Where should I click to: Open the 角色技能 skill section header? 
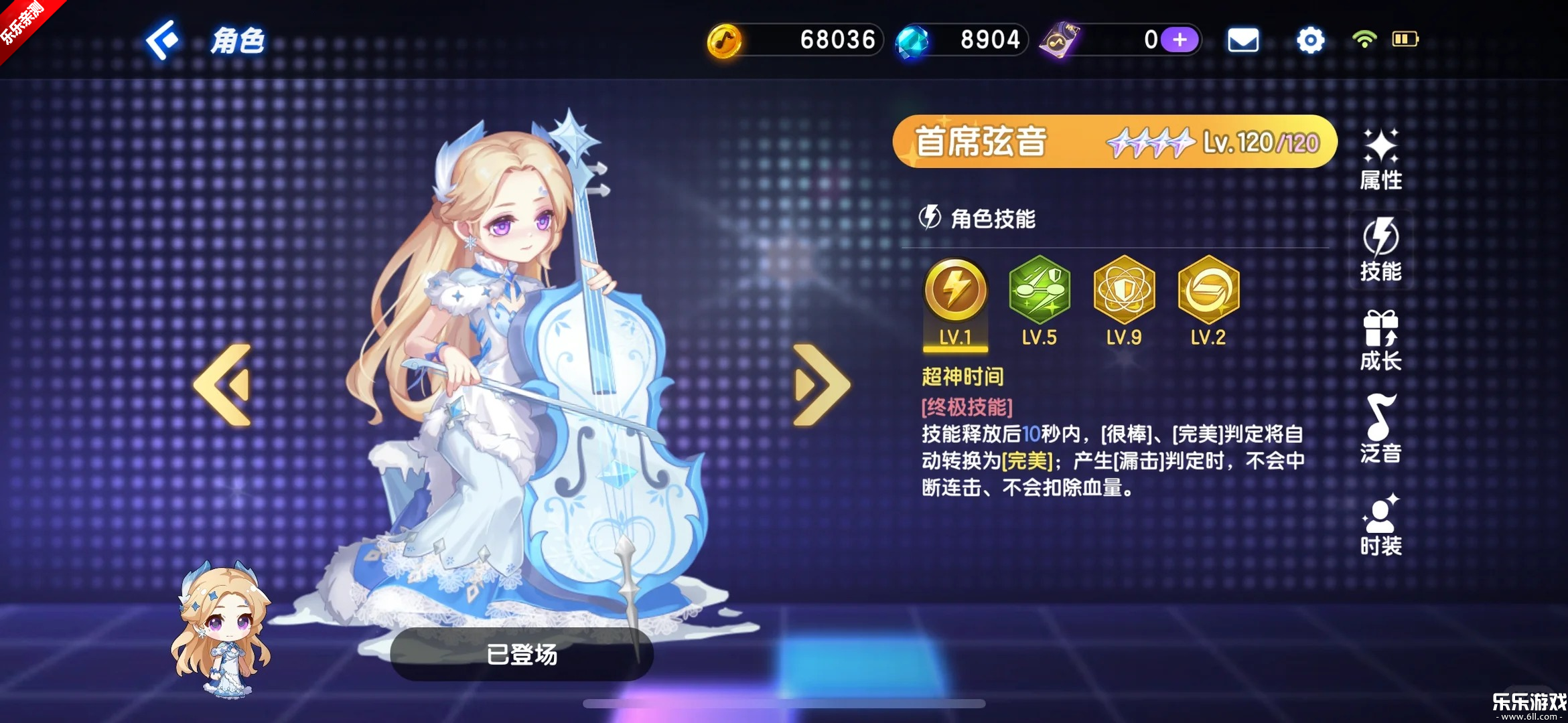982,219
